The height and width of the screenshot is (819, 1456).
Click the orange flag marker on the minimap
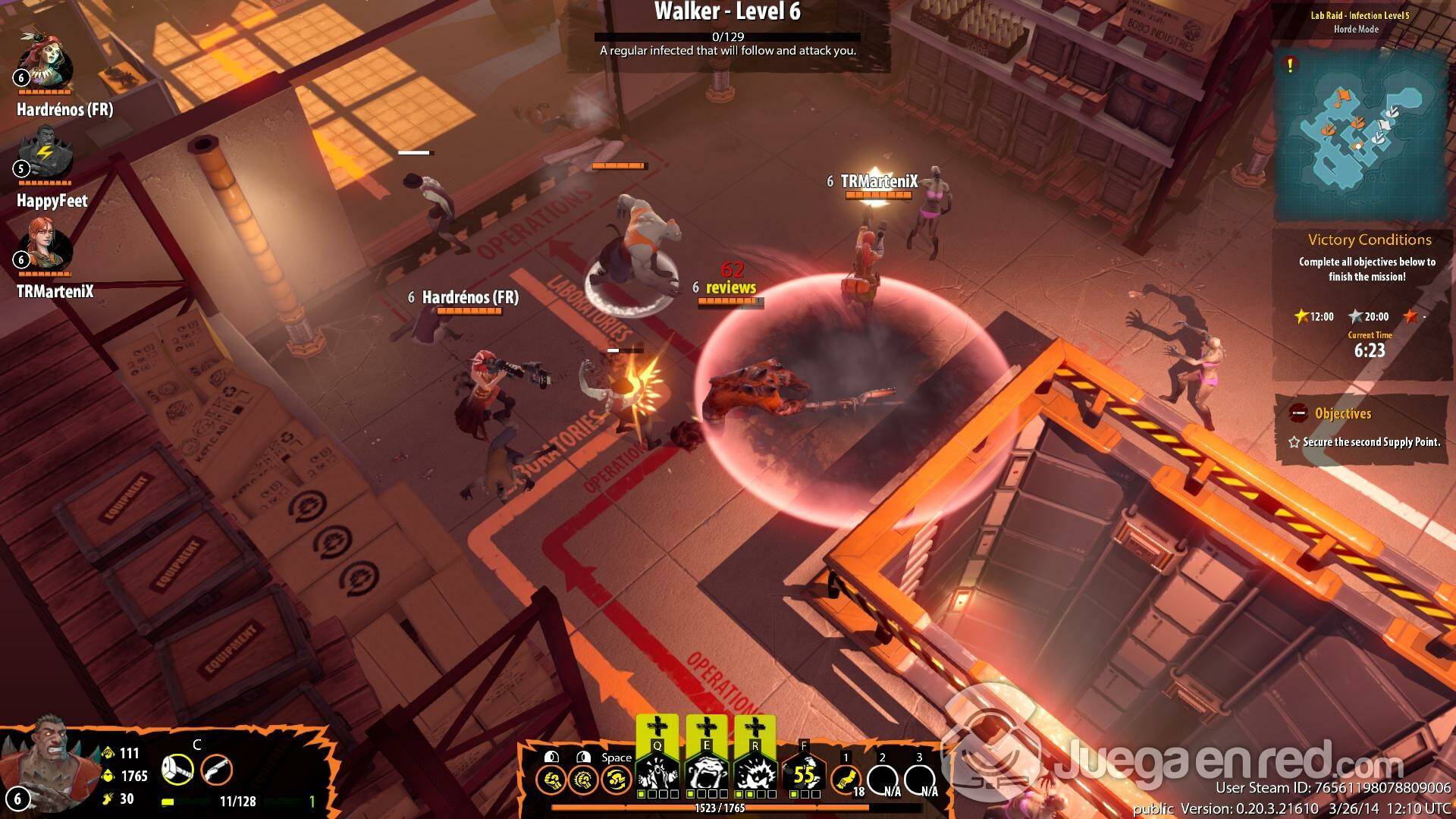pyautogui.click(x=1344, y=96)
